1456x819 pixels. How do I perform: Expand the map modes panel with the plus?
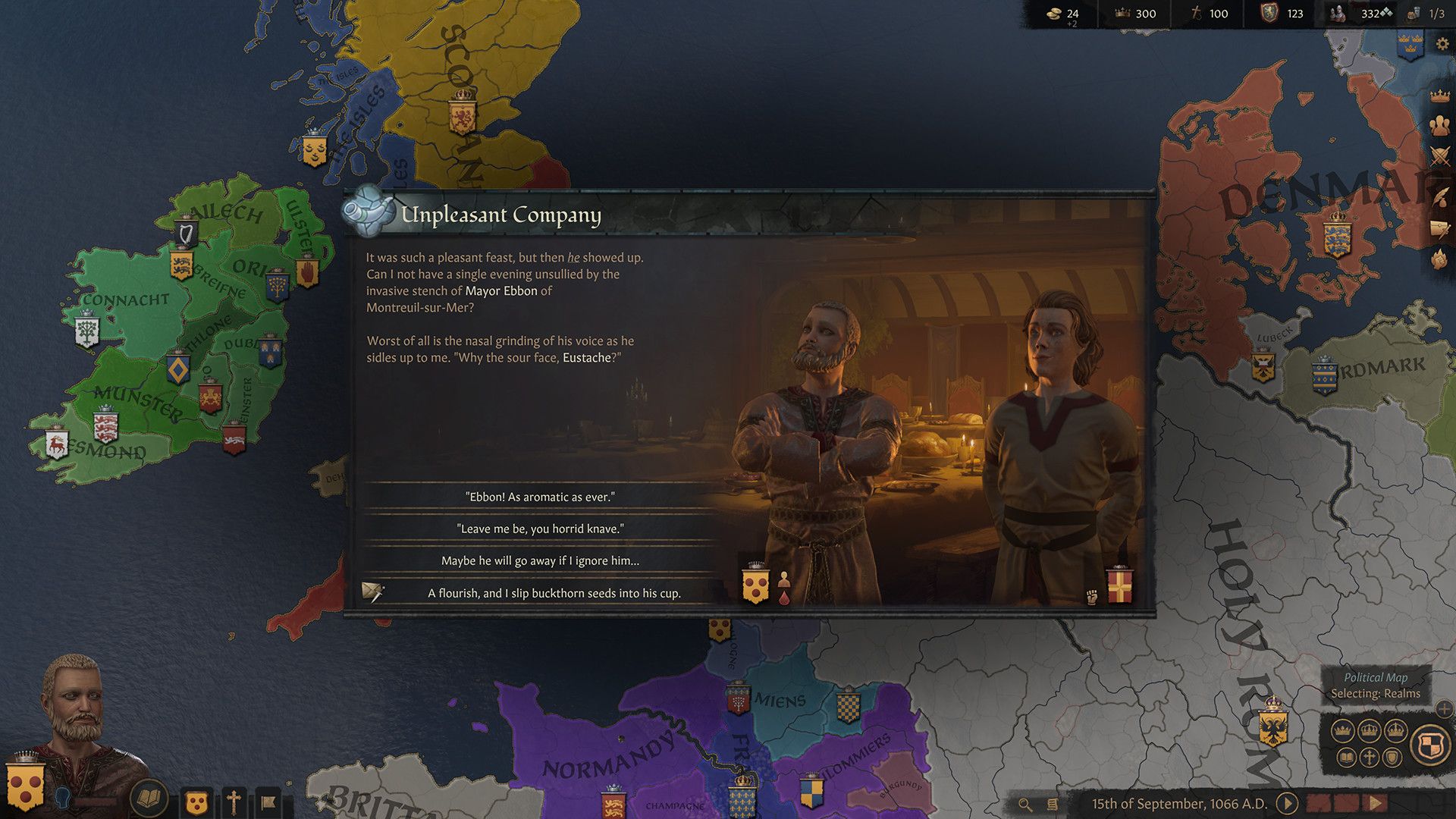pyautogui.click(x=1442, y=709)
